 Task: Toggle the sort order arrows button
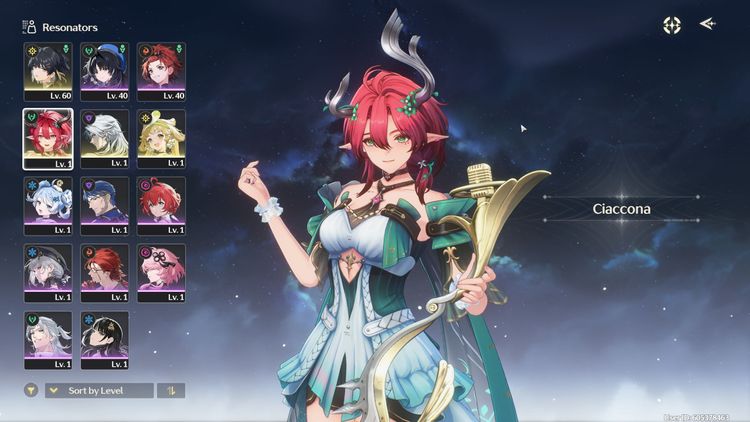click(171, 390)
